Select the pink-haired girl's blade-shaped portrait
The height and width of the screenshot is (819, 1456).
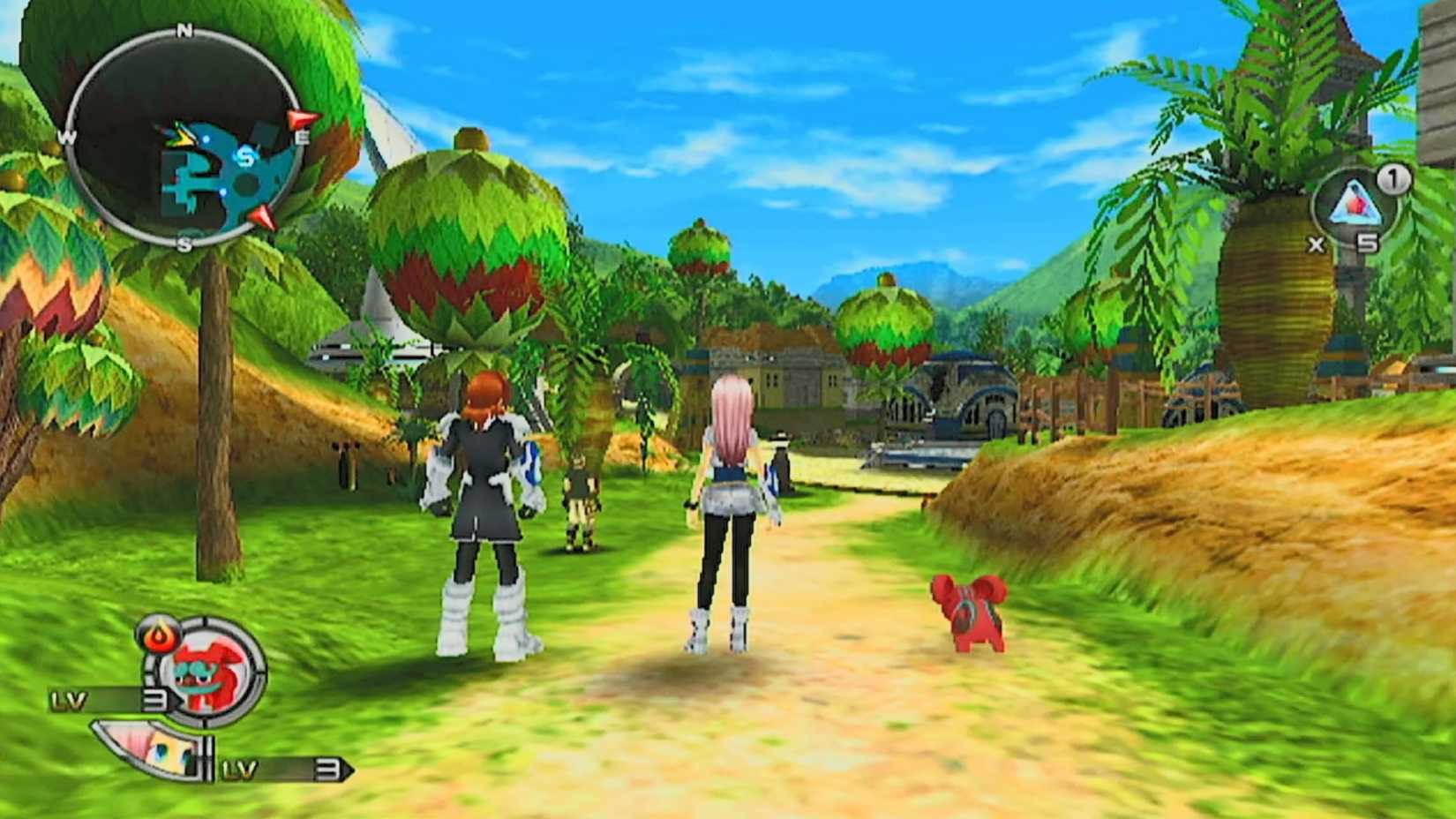coord(144,747)
